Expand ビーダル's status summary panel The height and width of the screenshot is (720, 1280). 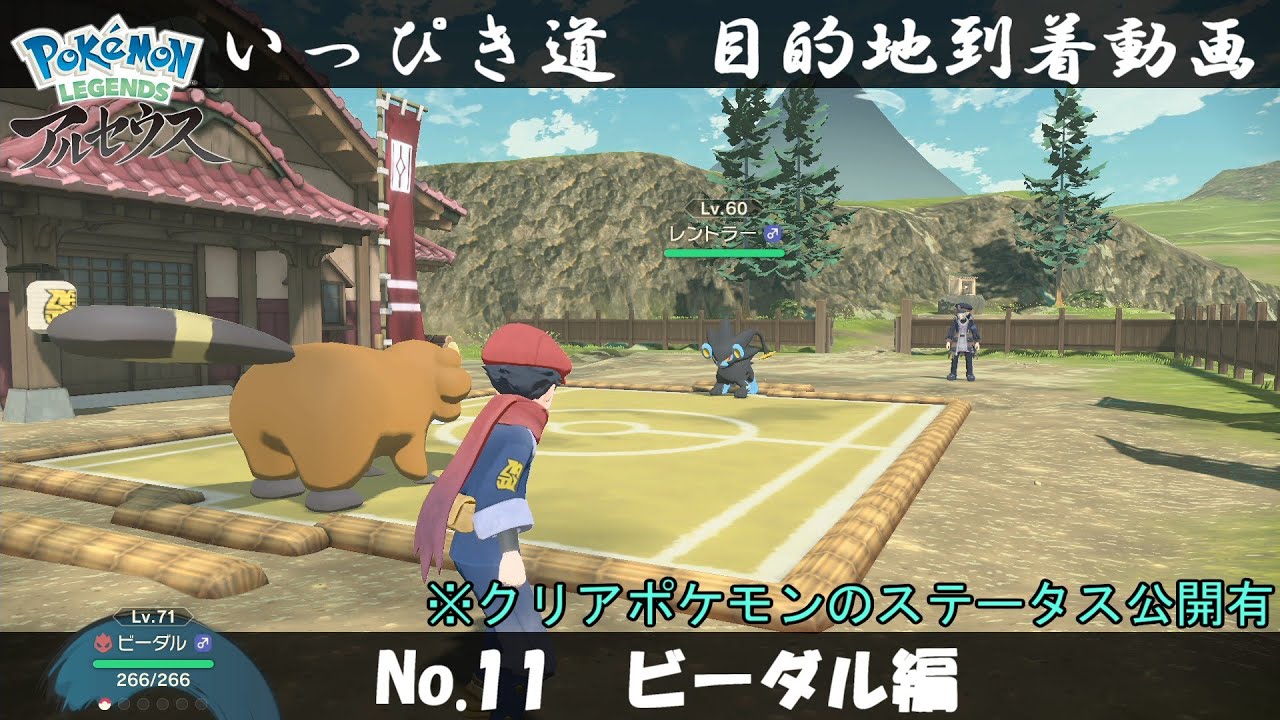click(150, 660)
